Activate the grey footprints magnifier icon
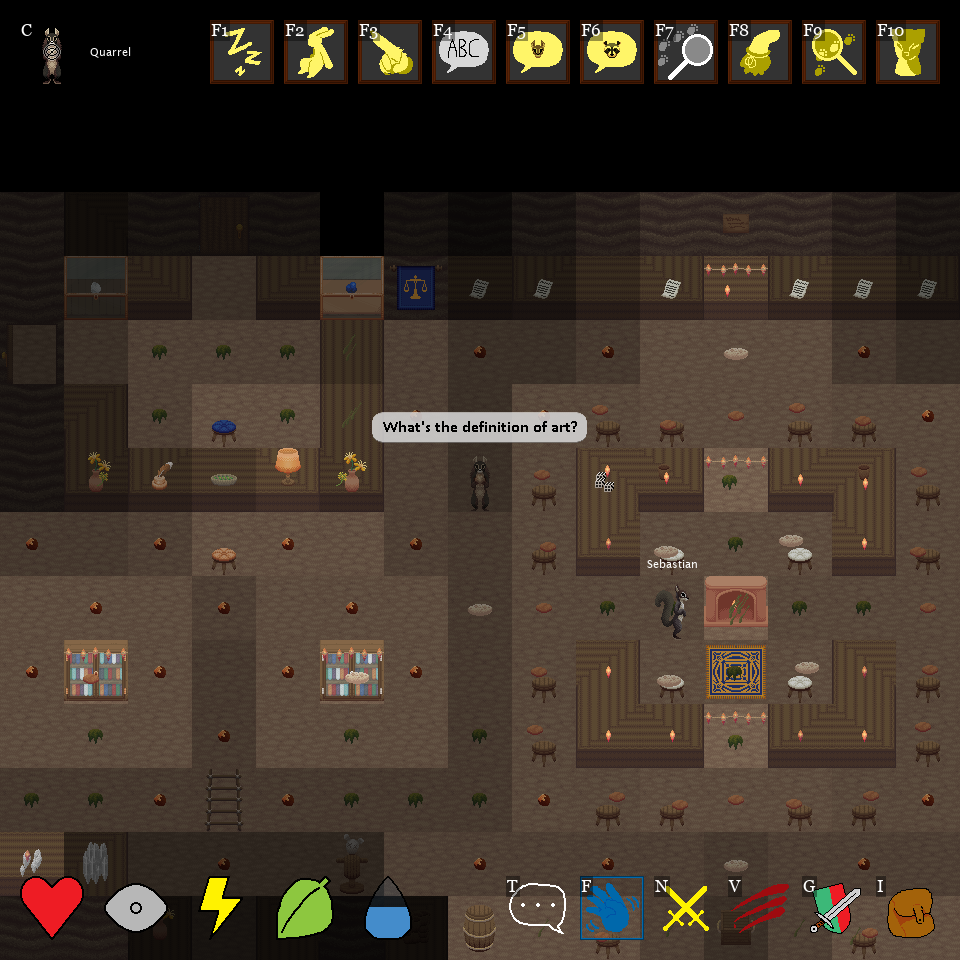 [685, 52]
